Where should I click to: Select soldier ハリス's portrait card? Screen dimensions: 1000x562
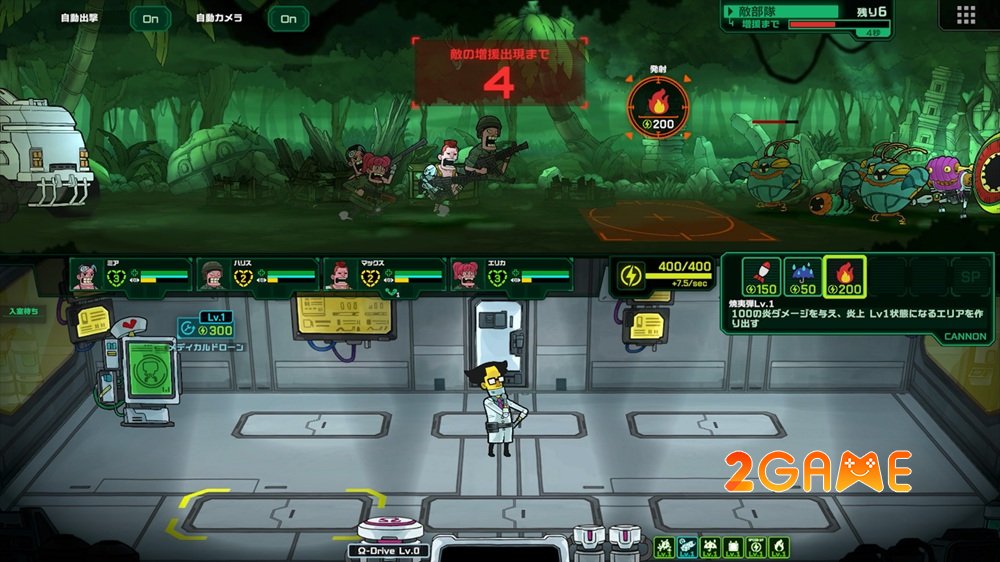(256, 274)
